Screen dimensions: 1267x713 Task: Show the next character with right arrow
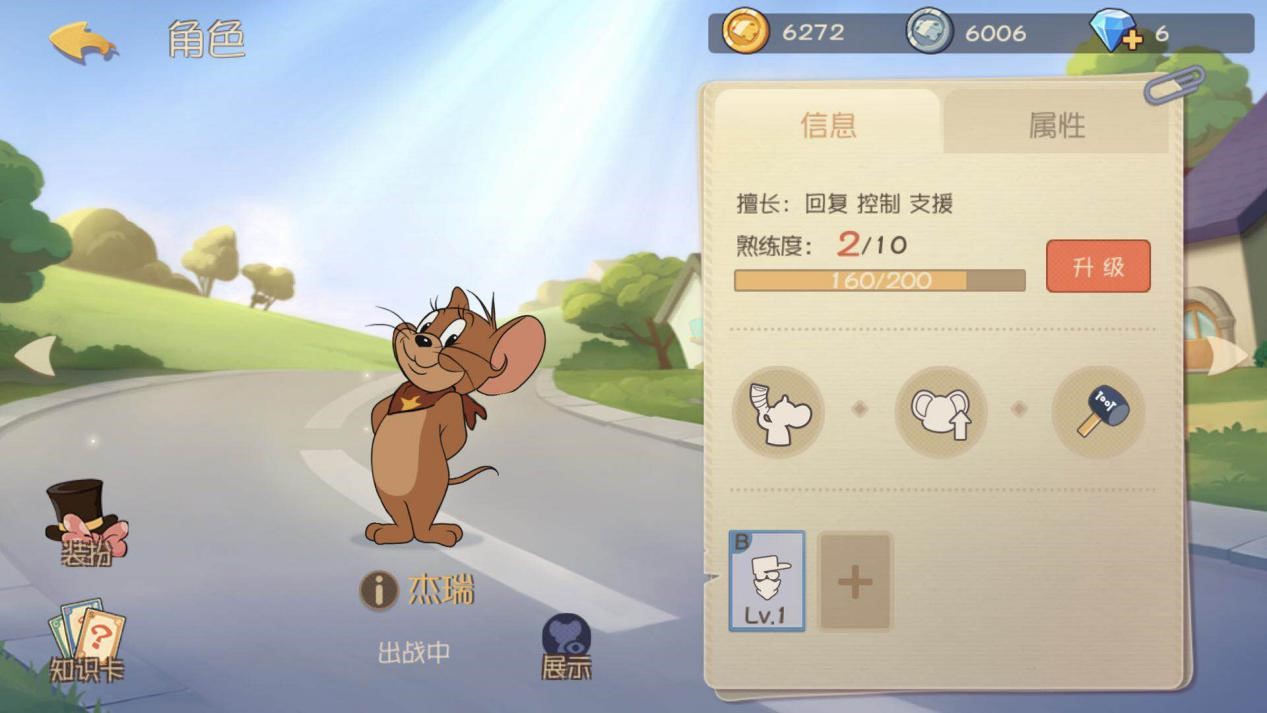point(1228,355)
